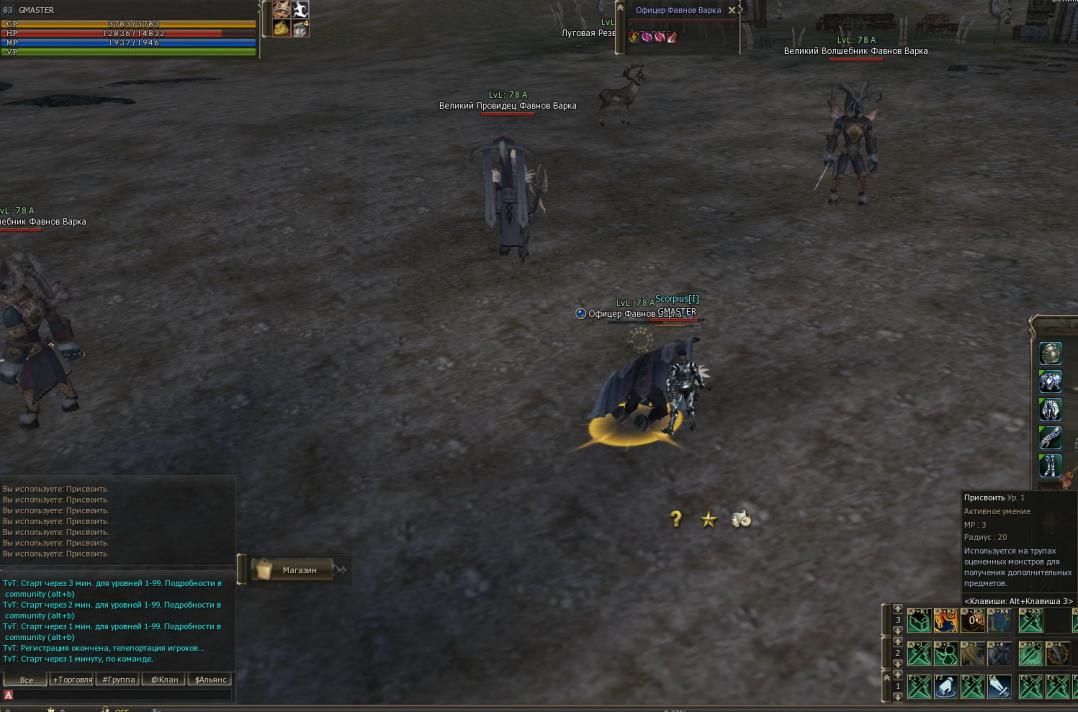Expand the target window right arrow
This screenshot has height=712, width=1078.
pos(741,10)
